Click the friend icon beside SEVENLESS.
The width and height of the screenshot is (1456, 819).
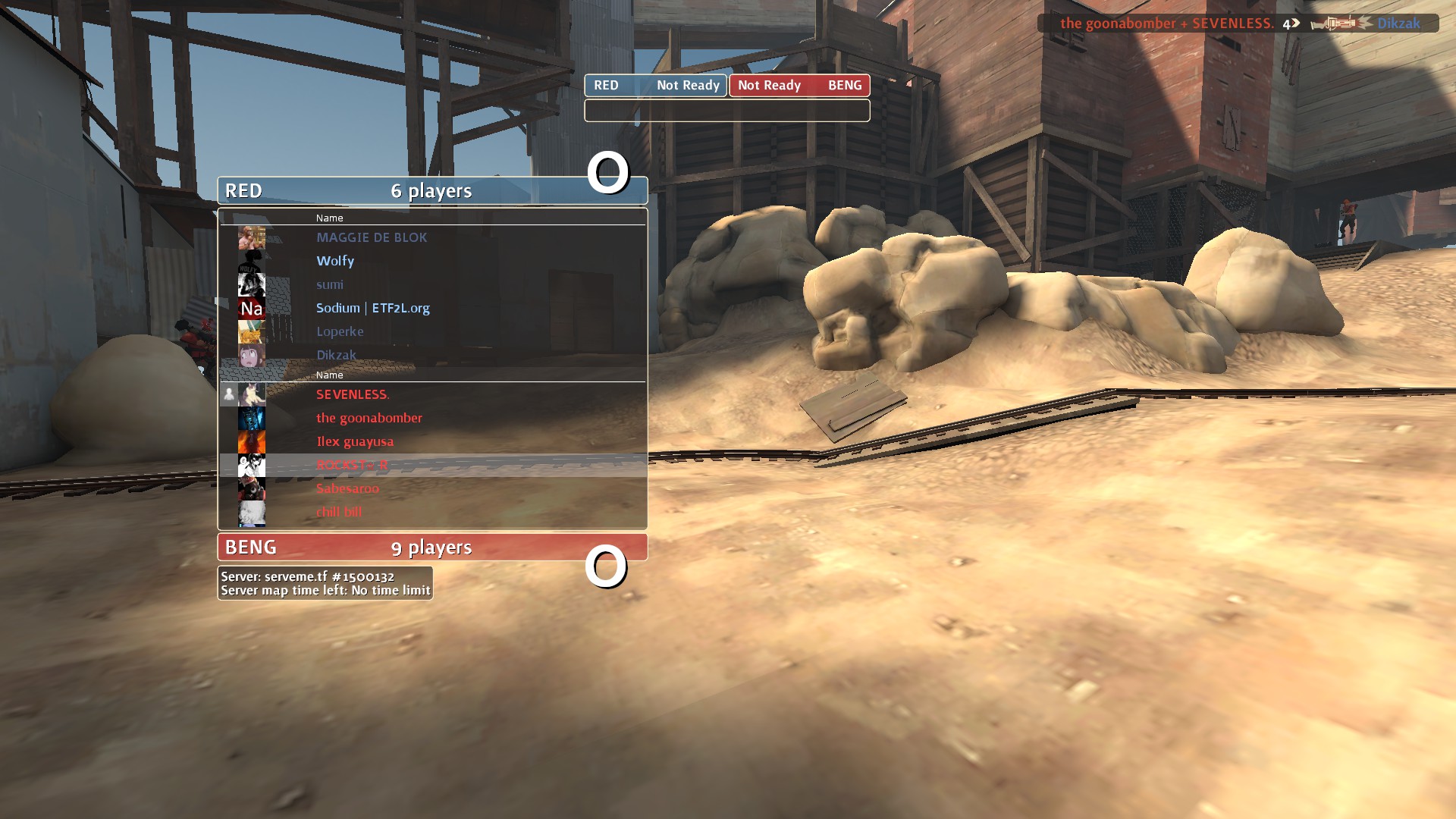[x=229, y=394]
